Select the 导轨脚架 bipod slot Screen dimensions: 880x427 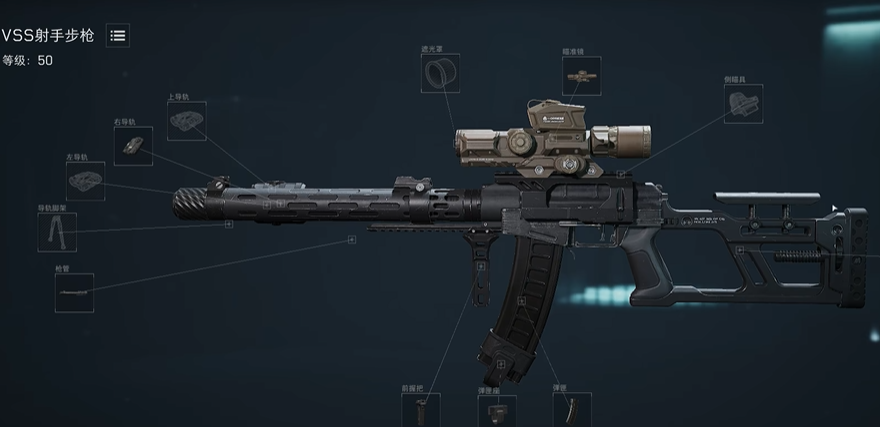[56, 232]
